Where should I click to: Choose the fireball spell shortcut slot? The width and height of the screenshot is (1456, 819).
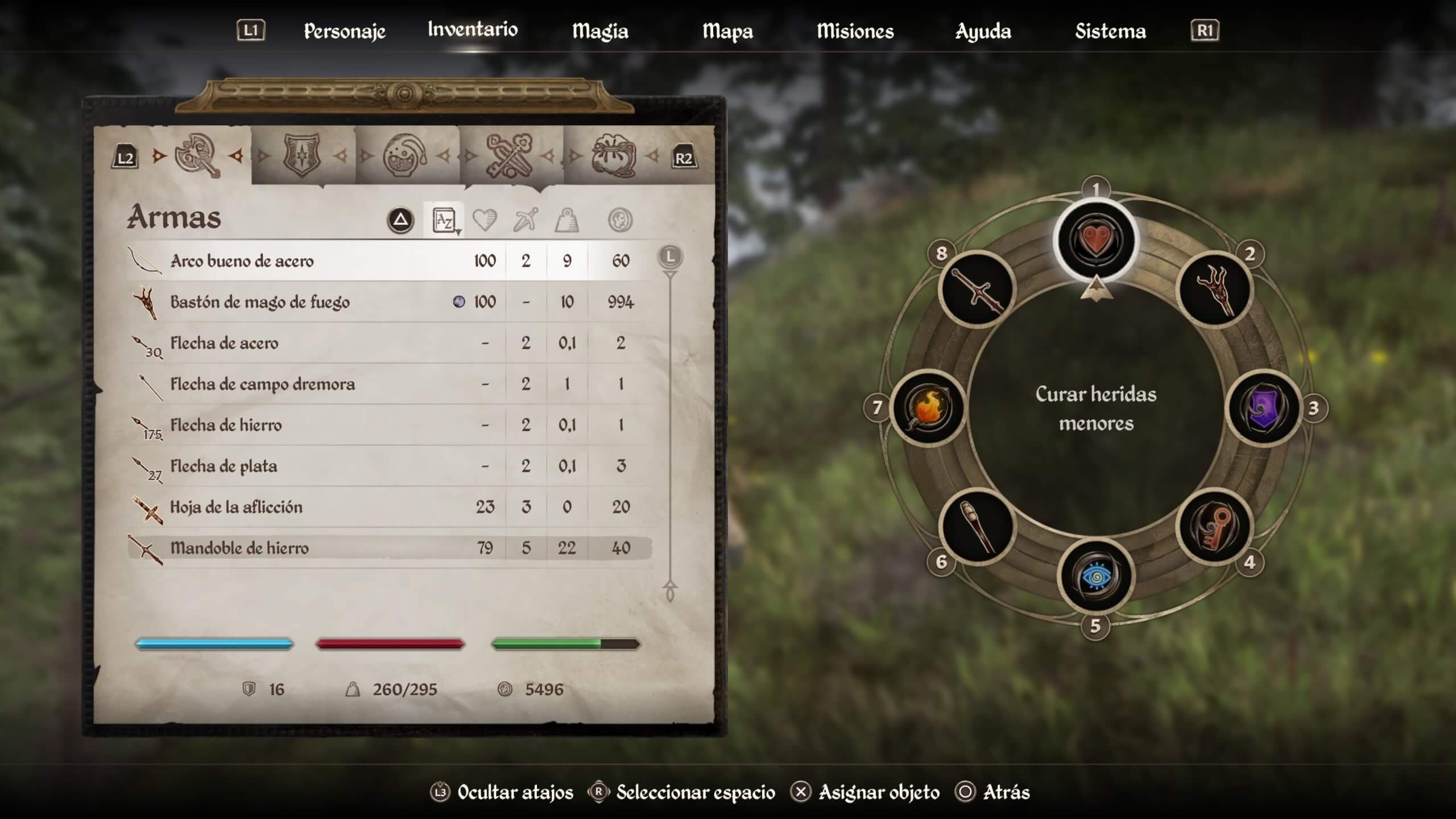pos(928,408)
